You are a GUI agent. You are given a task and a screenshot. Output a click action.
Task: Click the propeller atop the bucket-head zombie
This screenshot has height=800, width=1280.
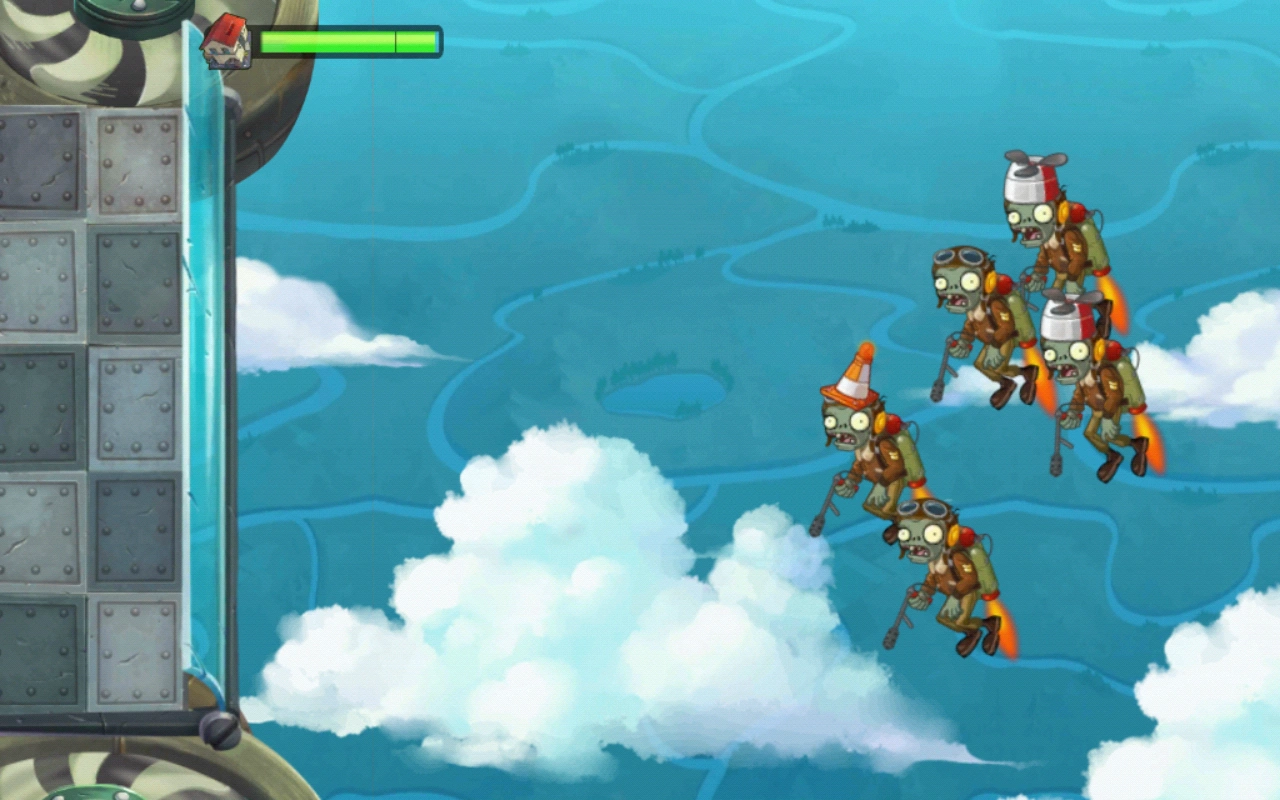pyautogui.click(x=1033, y=158)
